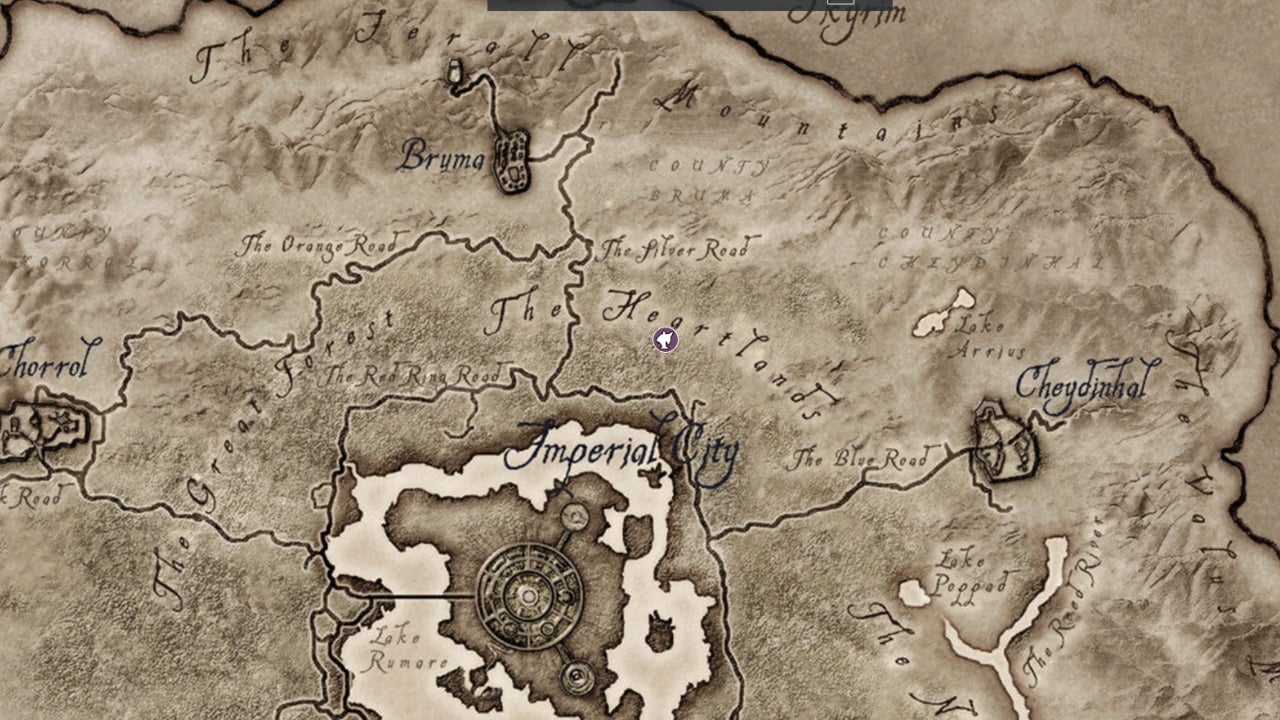Image resolution: width=1280 pixels, height=720 pixels.
Task: Click the Lake Rumare label
Action: [x=400, y=648]
